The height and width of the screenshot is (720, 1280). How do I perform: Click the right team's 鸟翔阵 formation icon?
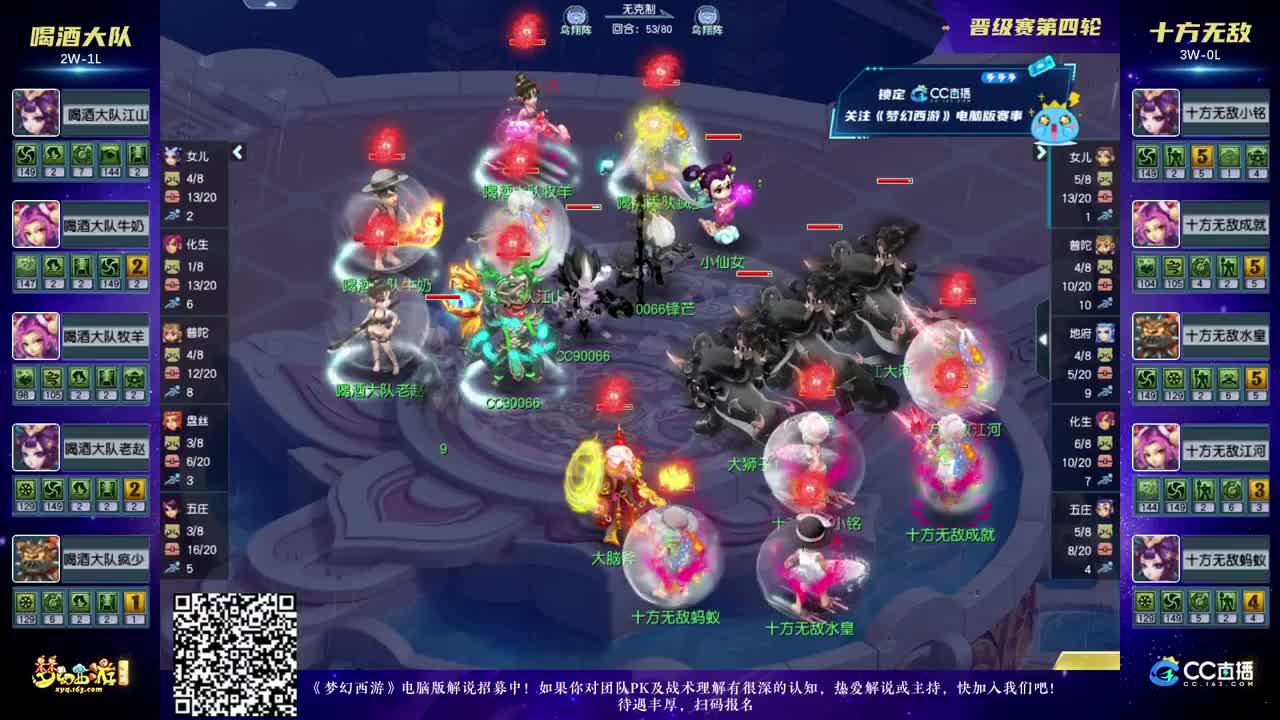(x=710, y=15)
